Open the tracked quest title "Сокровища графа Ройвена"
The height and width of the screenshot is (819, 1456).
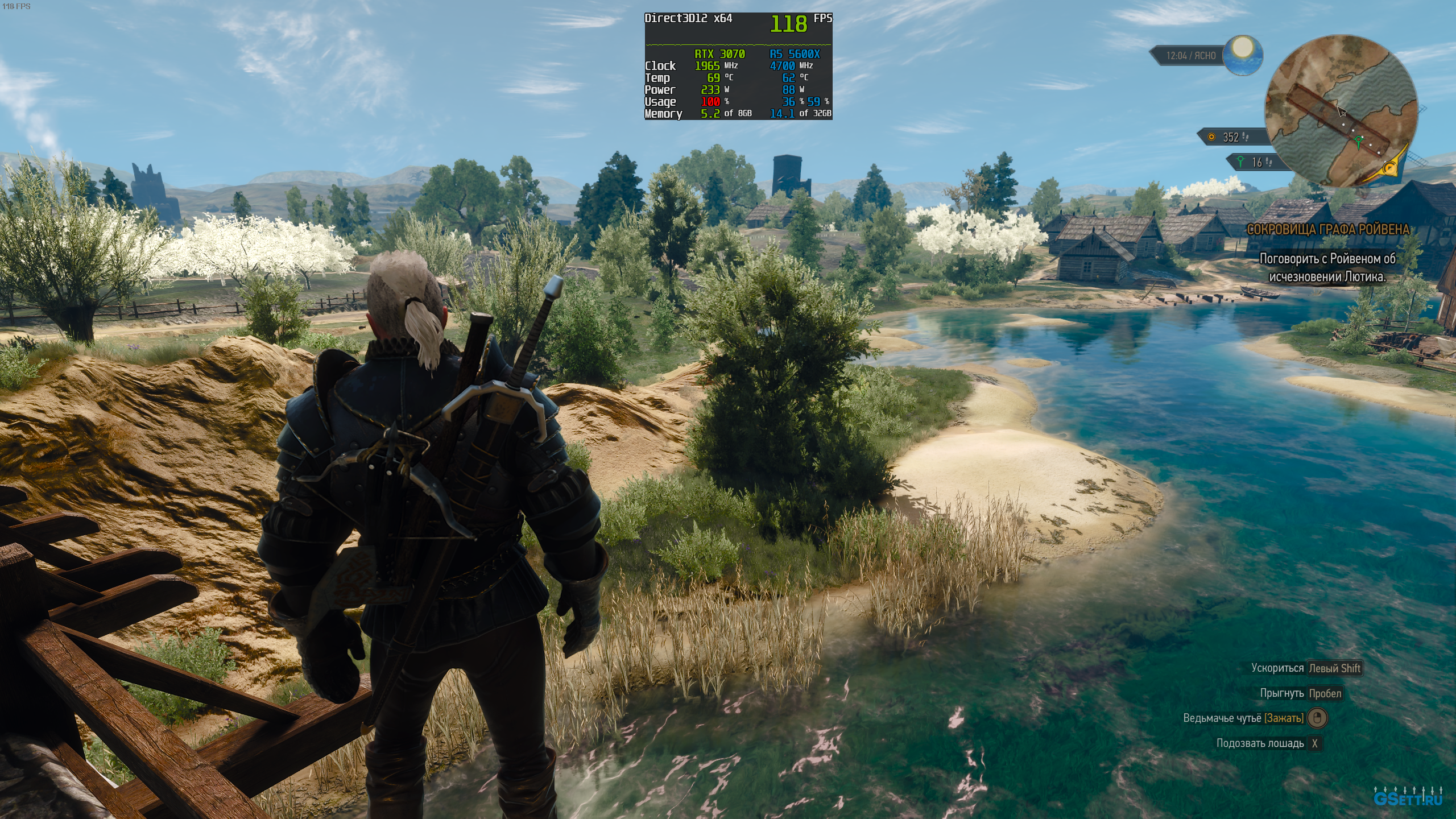(1329, 229)
